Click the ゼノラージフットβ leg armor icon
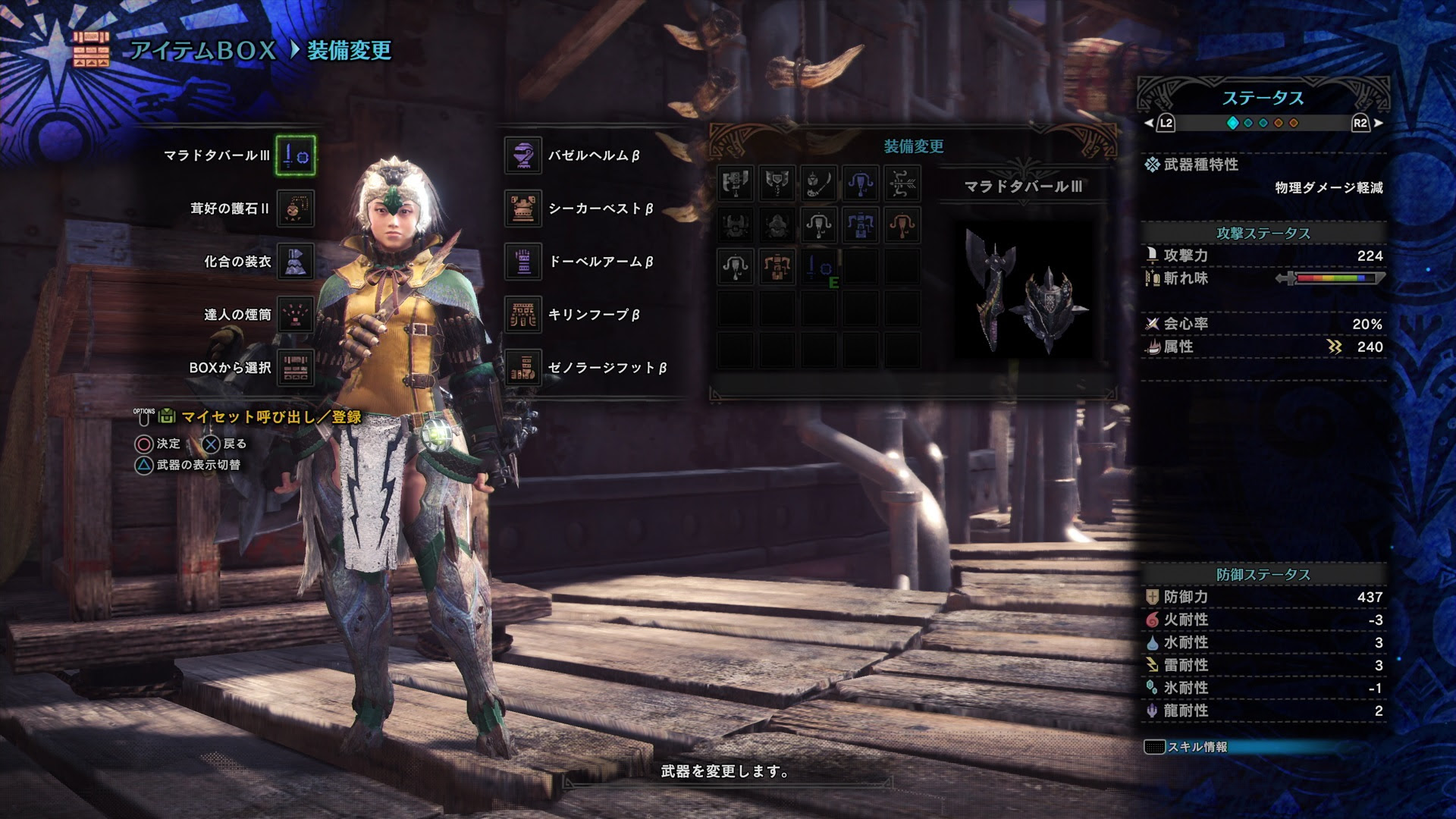1456x819 pixels. 522,369
